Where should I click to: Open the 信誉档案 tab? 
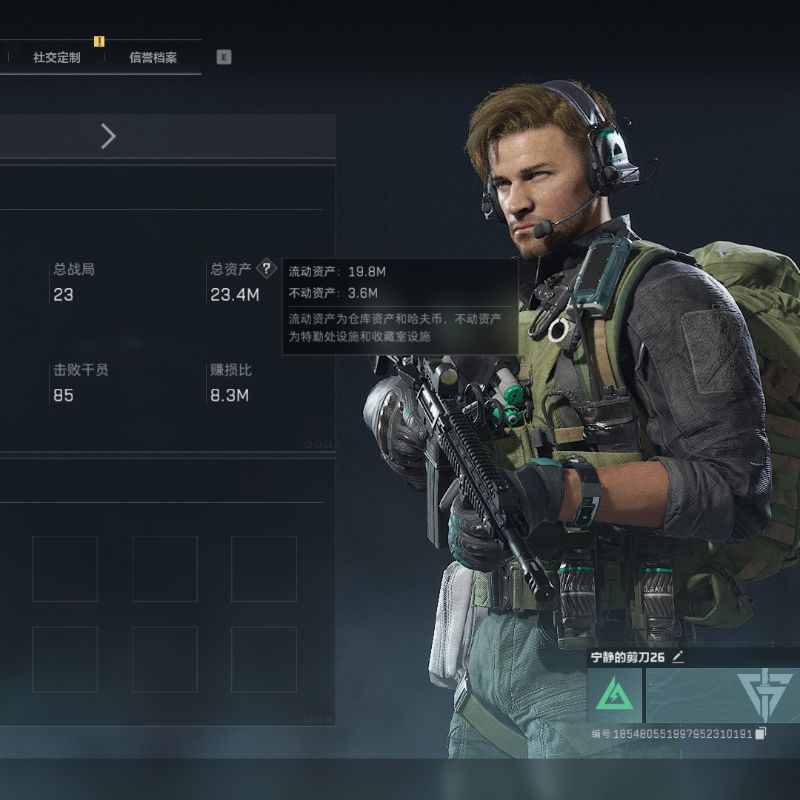pyautogui.click(x=153, y=57)
